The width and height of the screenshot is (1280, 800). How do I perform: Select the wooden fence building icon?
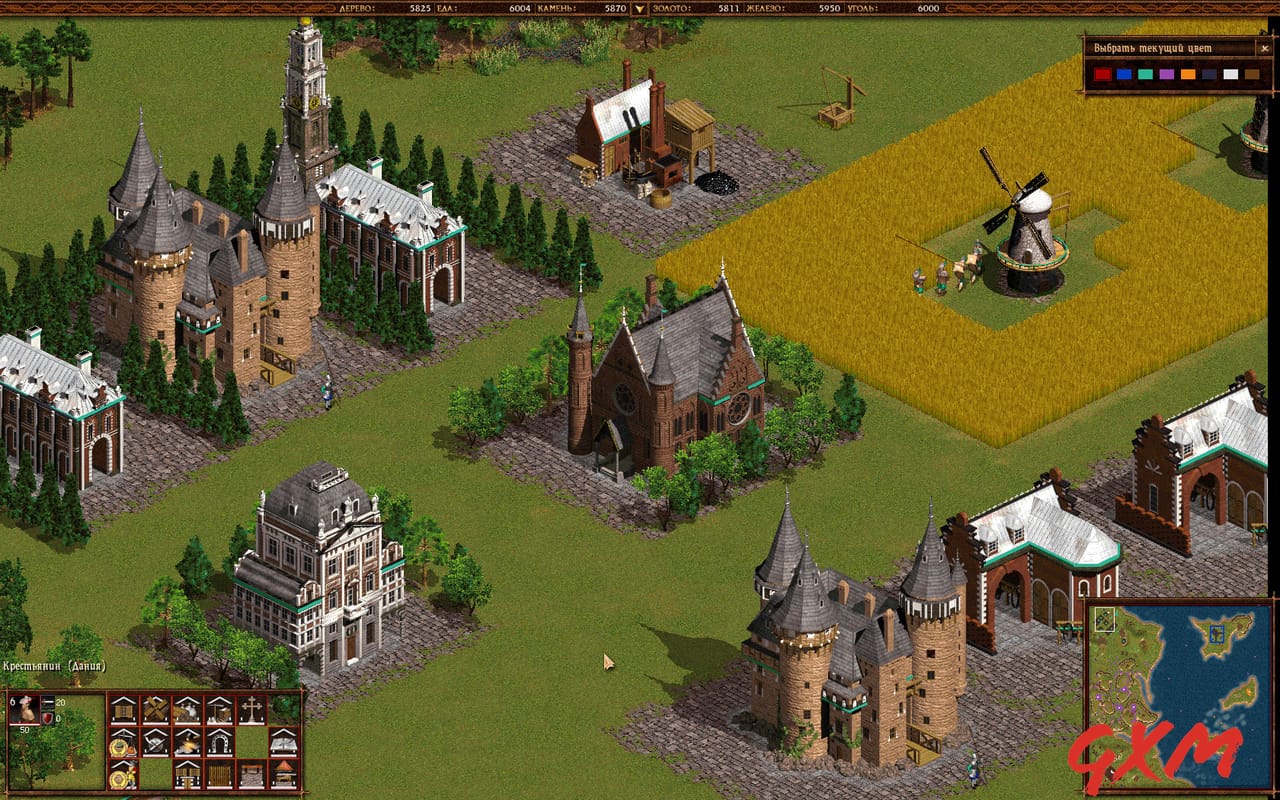point(218,774)
